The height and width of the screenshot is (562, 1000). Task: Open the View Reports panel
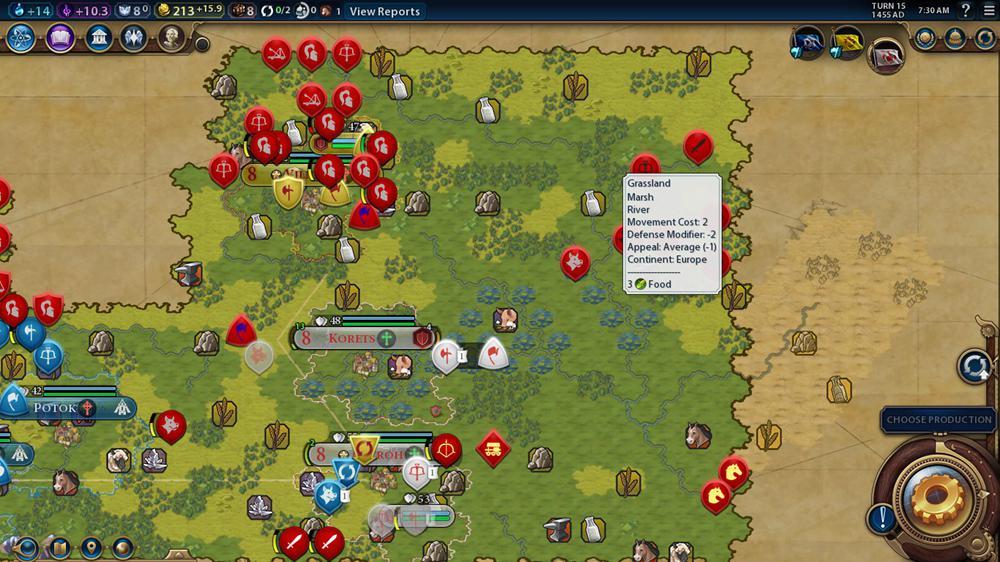(x=385, y=11)
